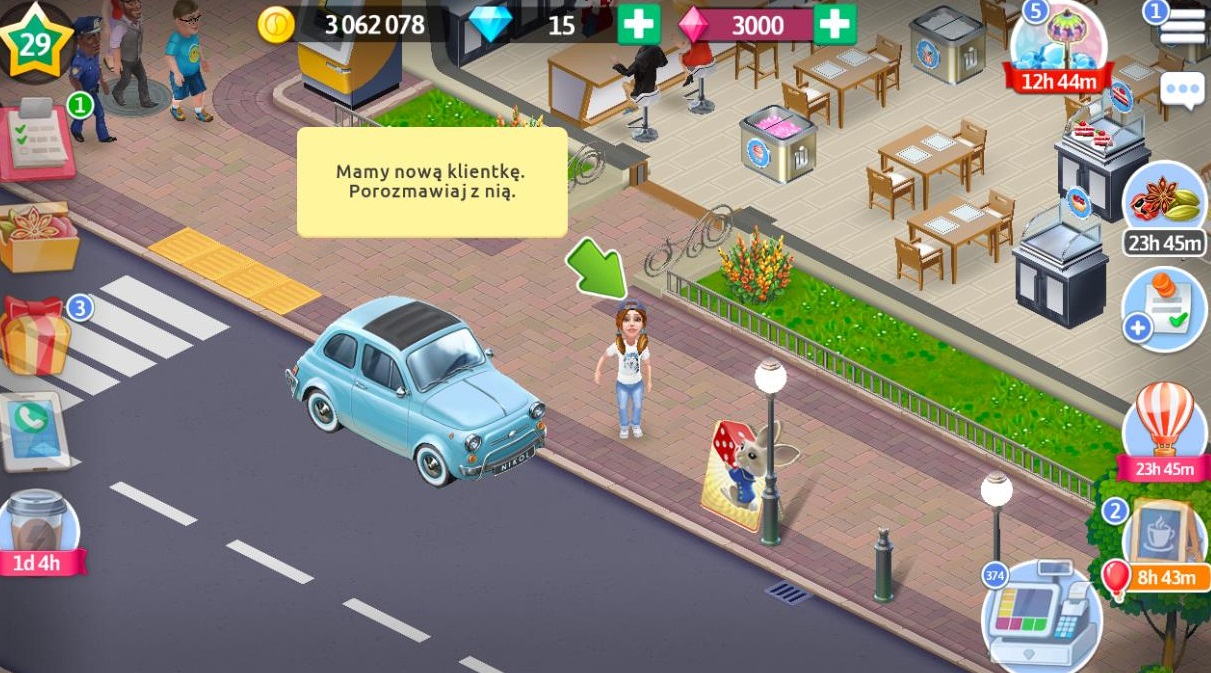Add rubies with the plus next to 3000

pos(835,25)
